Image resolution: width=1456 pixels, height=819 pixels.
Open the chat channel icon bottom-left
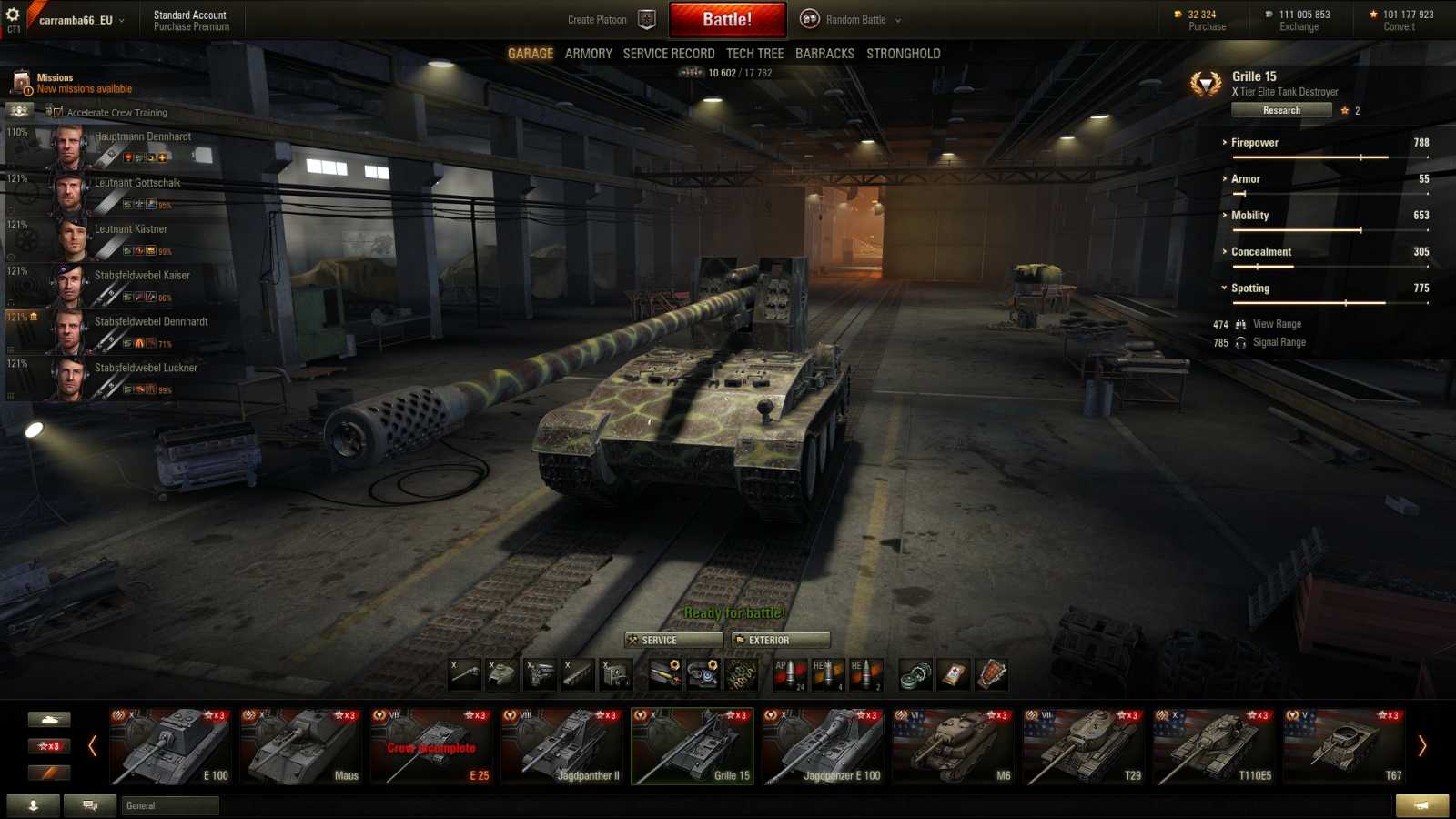pos(87,804)
